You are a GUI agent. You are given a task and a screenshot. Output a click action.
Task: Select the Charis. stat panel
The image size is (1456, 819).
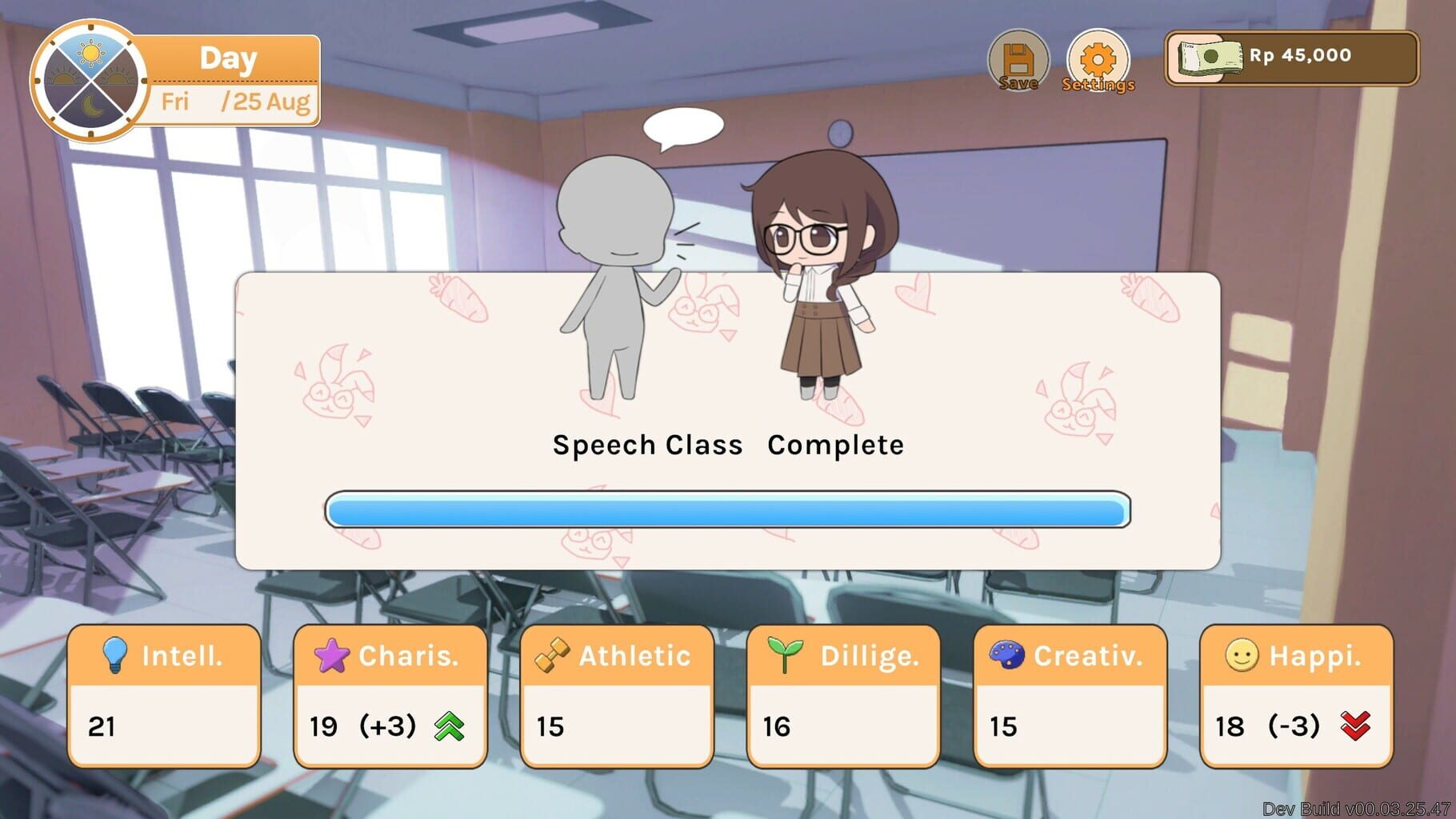pyautogui.click(x=390, y=696)
